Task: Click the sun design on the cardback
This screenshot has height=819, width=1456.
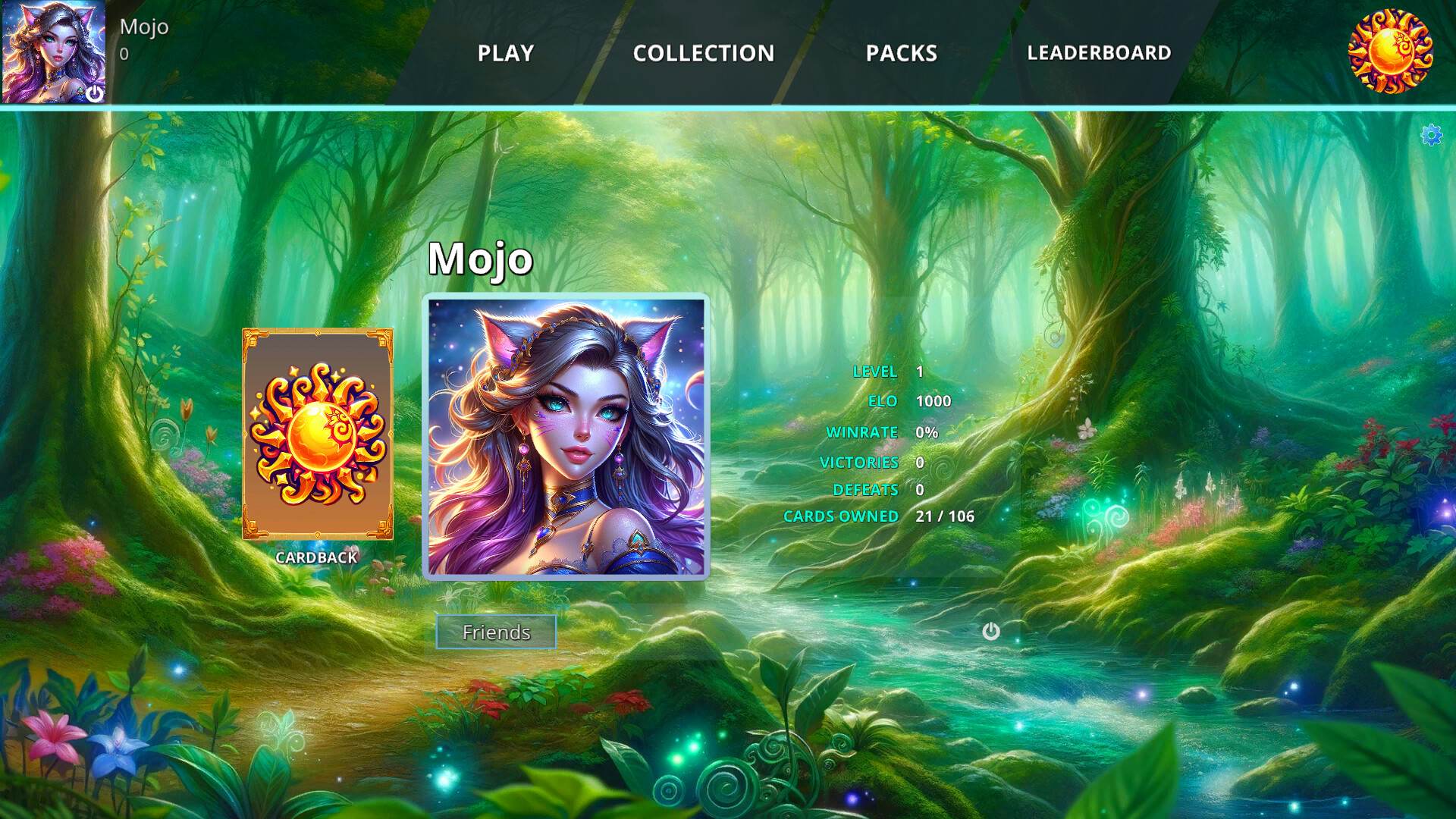Action: [318, 432]
